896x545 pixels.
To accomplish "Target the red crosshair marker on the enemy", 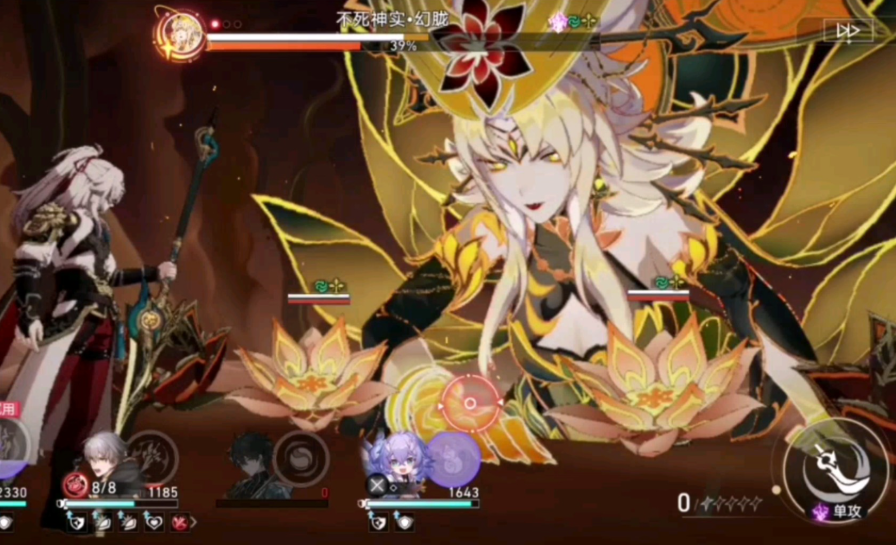I will click(x=470, y=403).
